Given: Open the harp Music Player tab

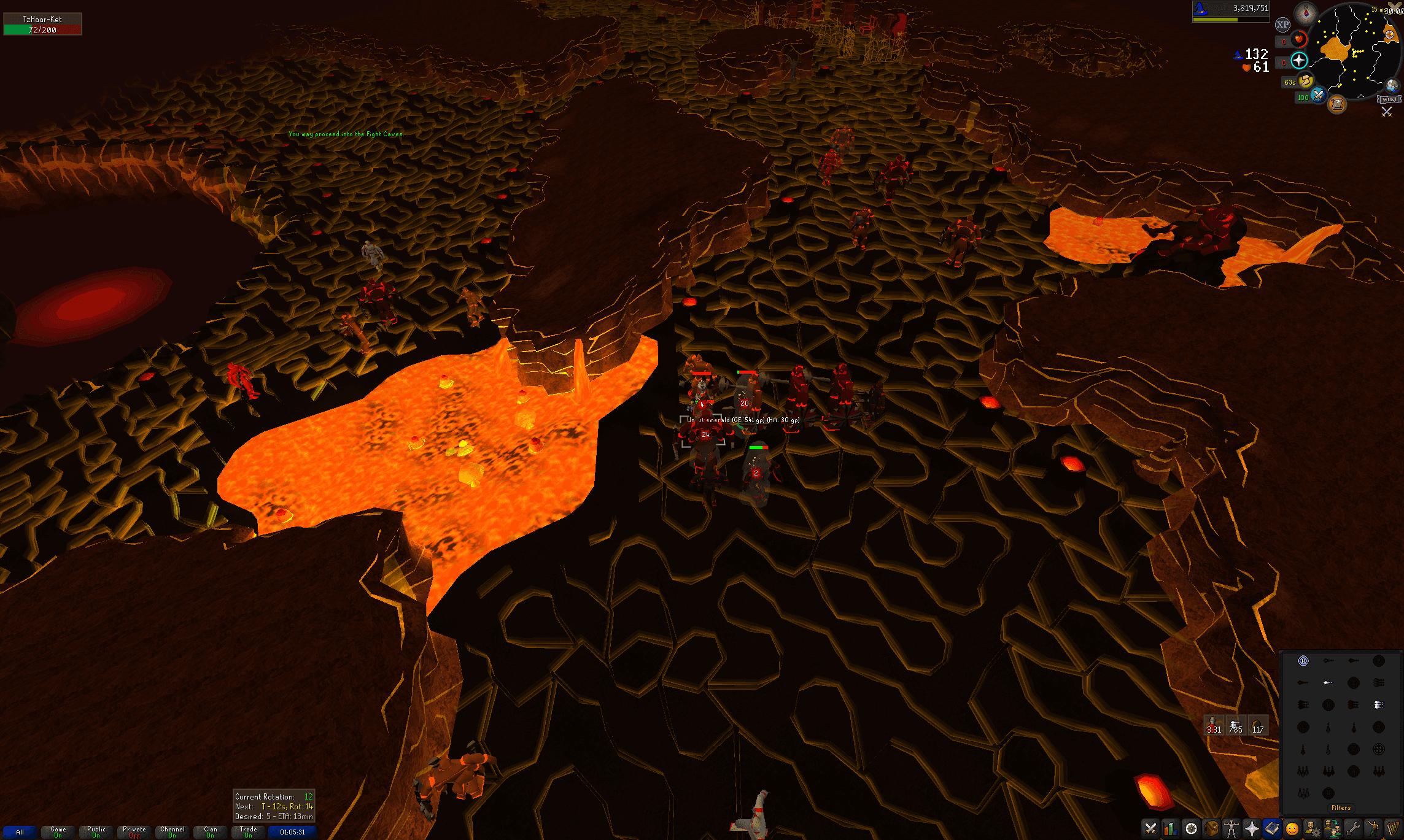Looking at the screenshot, I should 1393,829.
